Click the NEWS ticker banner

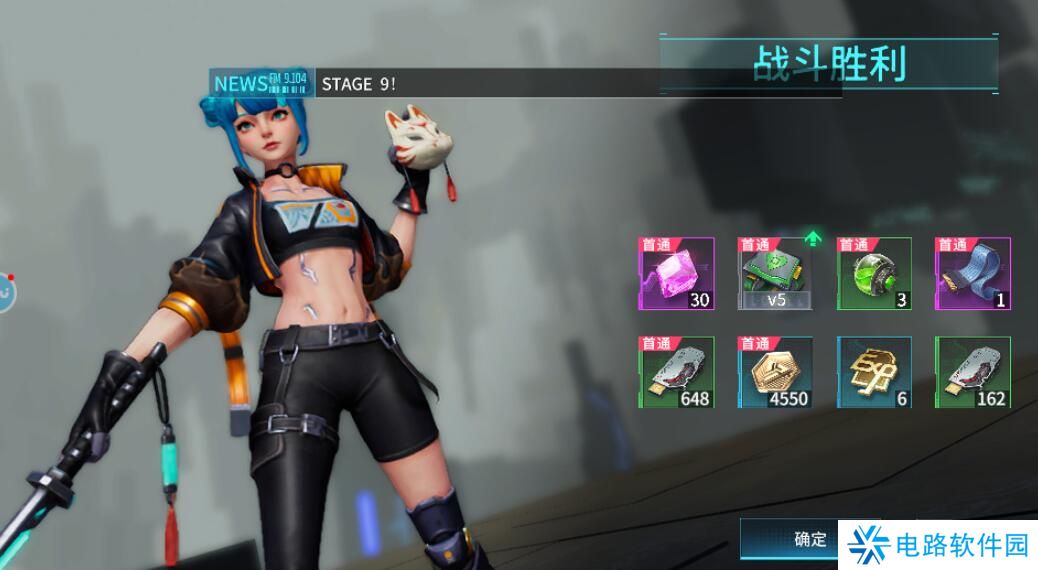pyautogui.click(x=525, y=83)
